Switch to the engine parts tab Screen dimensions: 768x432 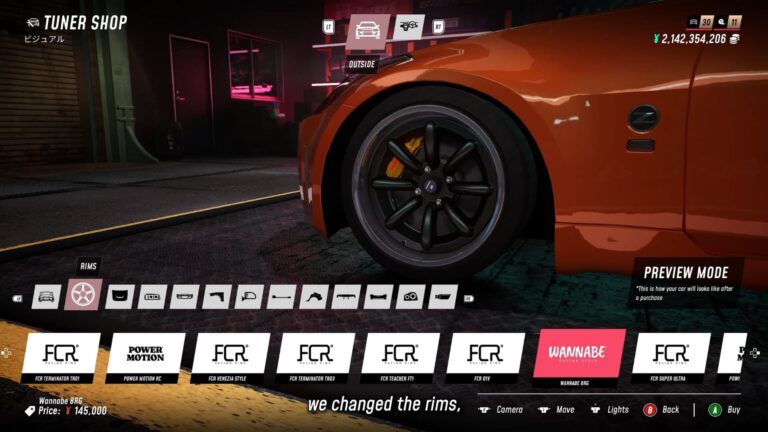(409, 27)
